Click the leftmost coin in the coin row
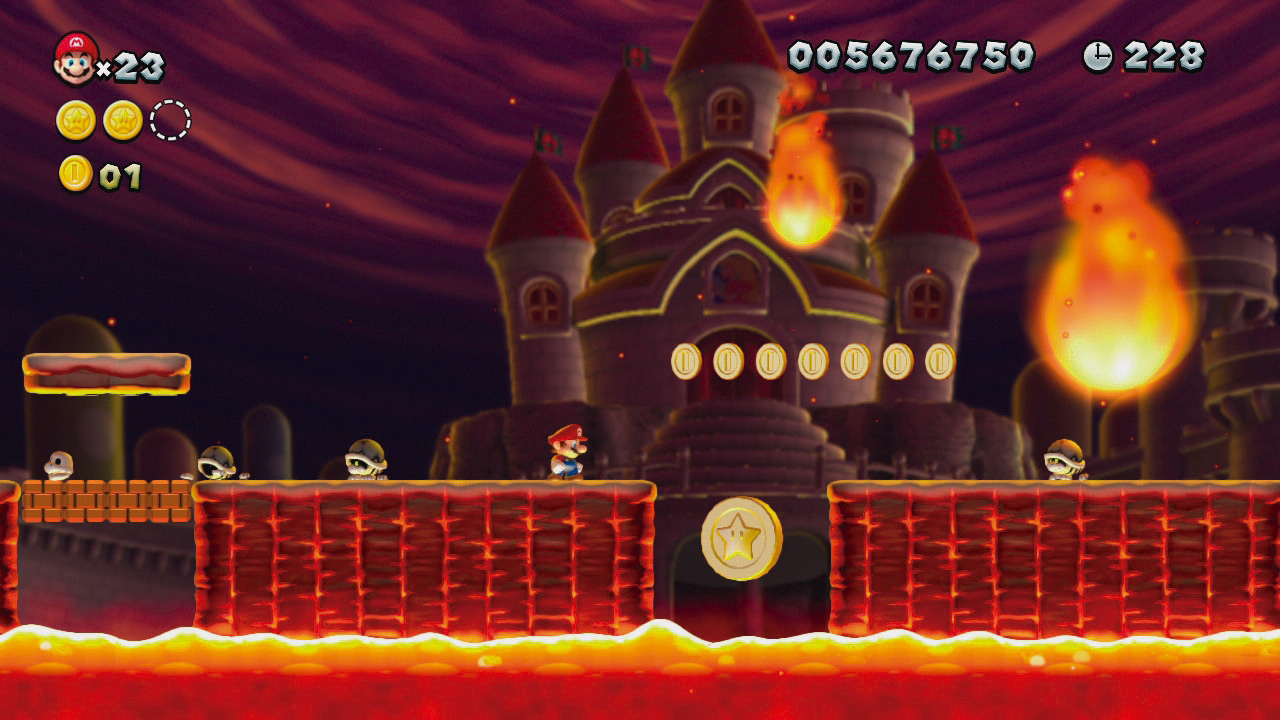This screenshot has width=1280, height=720. [688, 362]
